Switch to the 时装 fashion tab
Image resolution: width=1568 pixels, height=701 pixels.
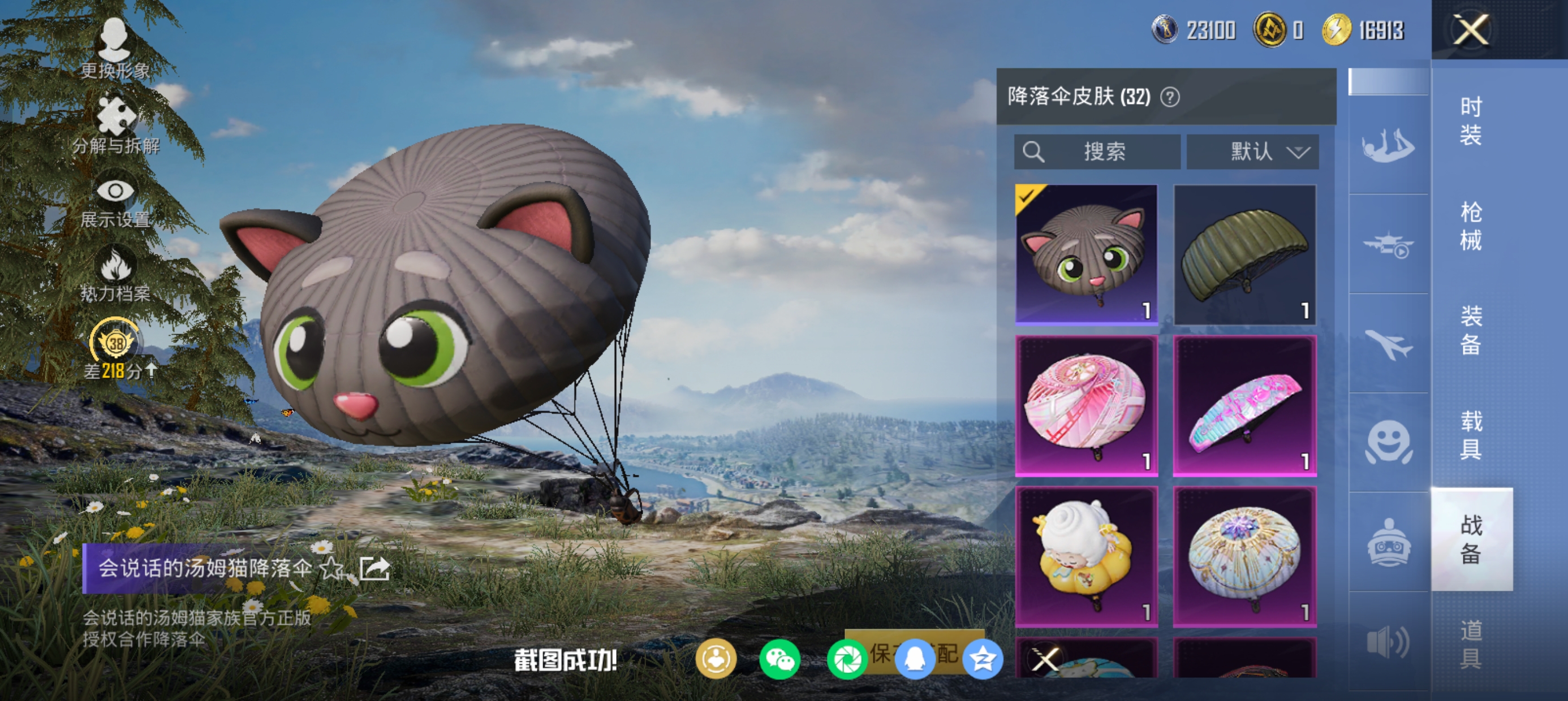coord(1471,120)
